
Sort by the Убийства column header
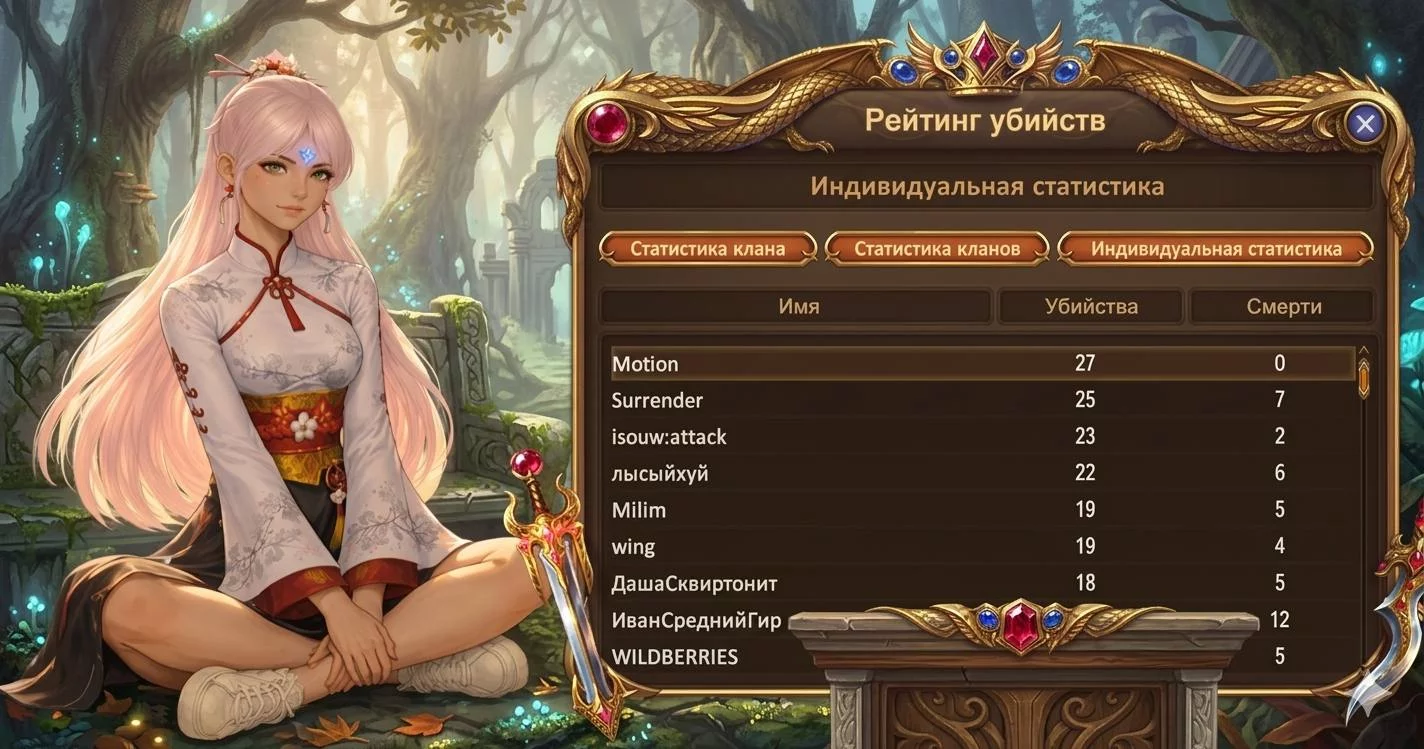pos(1090,307)
